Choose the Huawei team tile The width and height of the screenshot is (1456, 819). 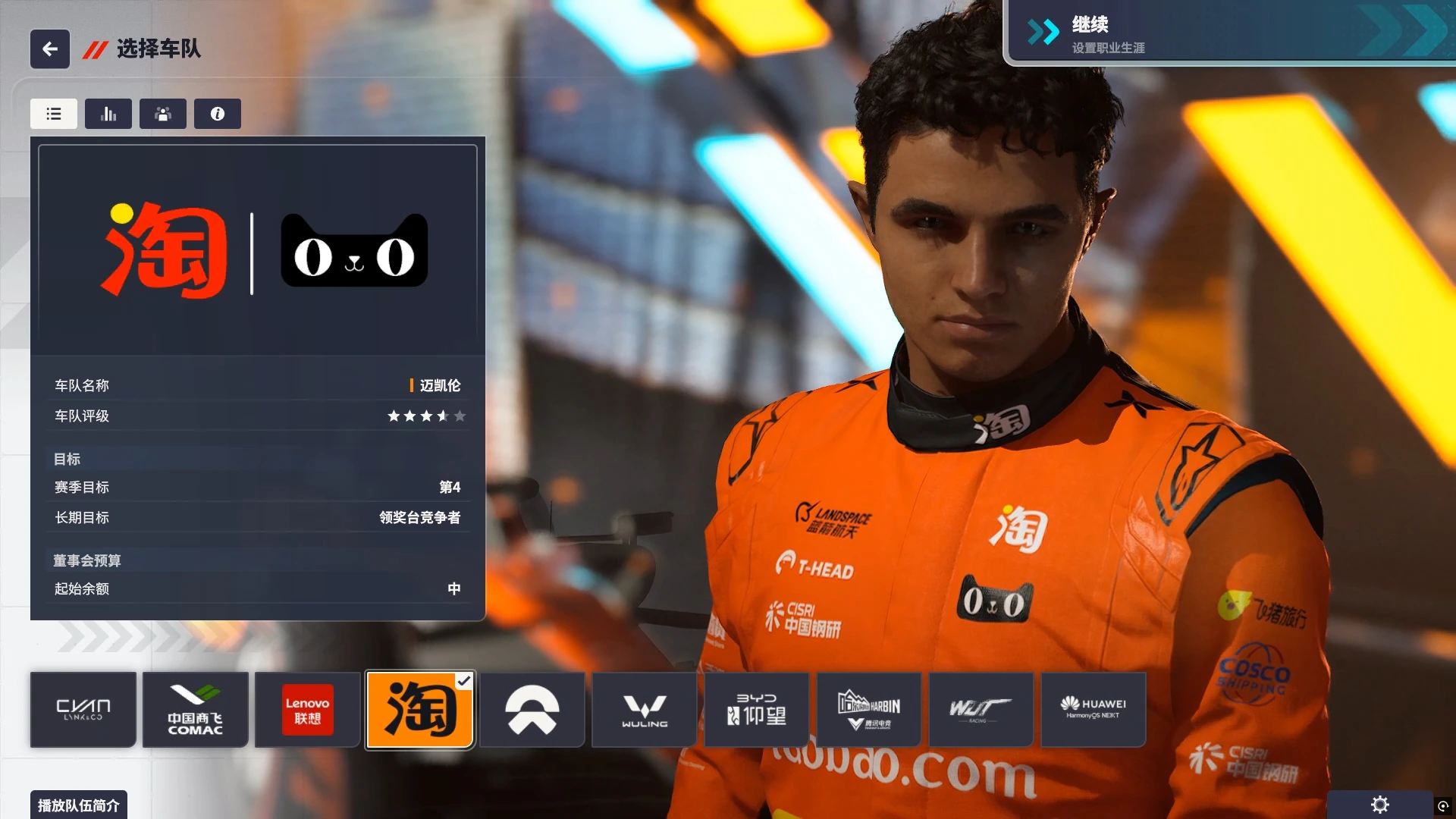click(x=1093, y=710)
